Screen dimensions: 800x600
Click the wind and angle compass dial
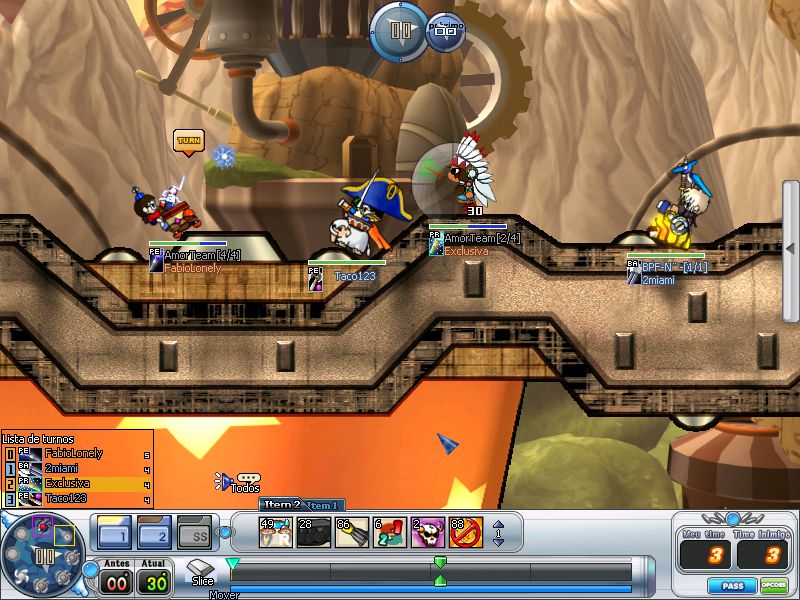coord(44,555)
